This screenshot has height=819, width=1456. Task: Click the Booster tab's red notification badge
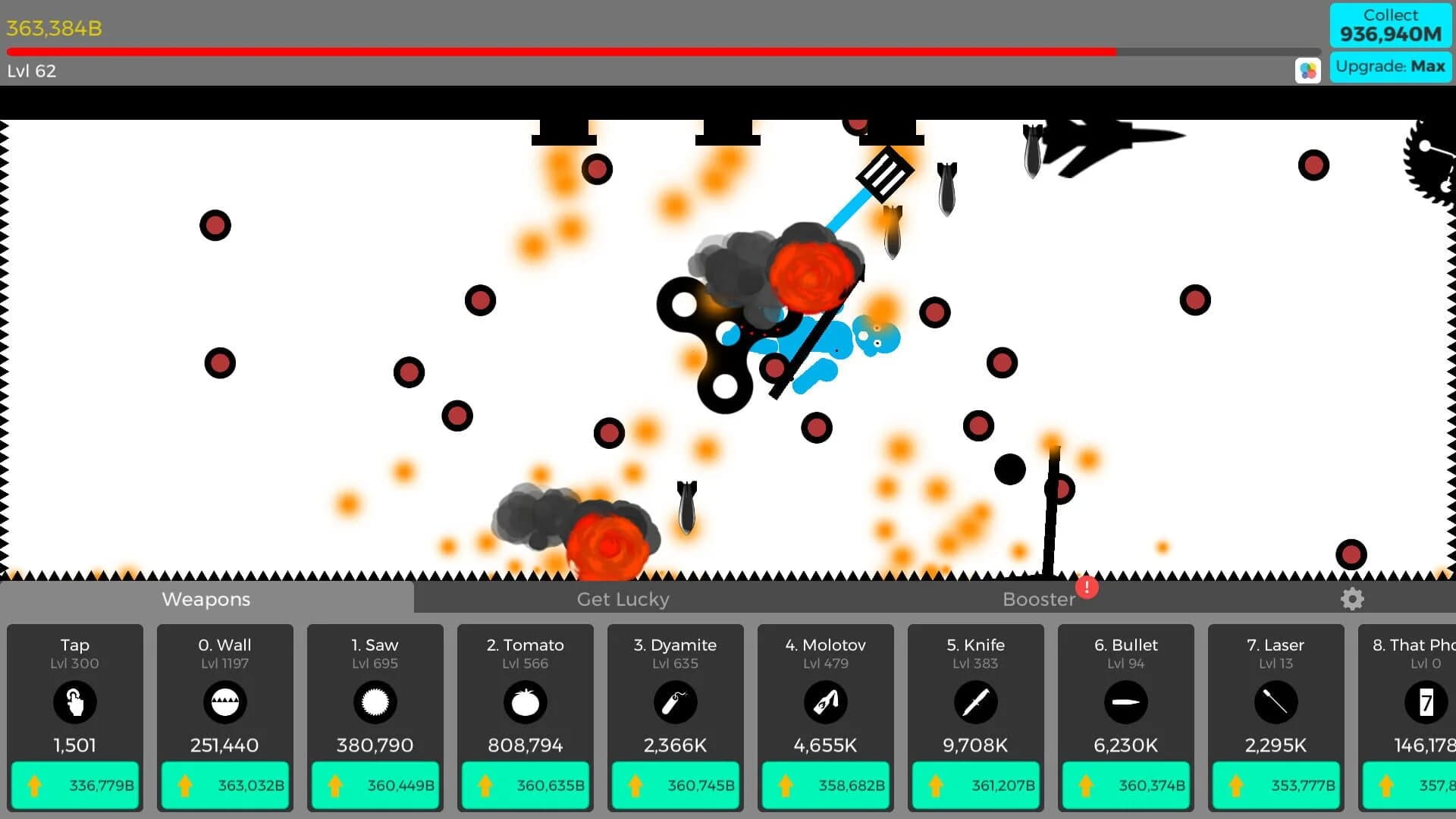pyautogui.click(x=1085, y=588)
